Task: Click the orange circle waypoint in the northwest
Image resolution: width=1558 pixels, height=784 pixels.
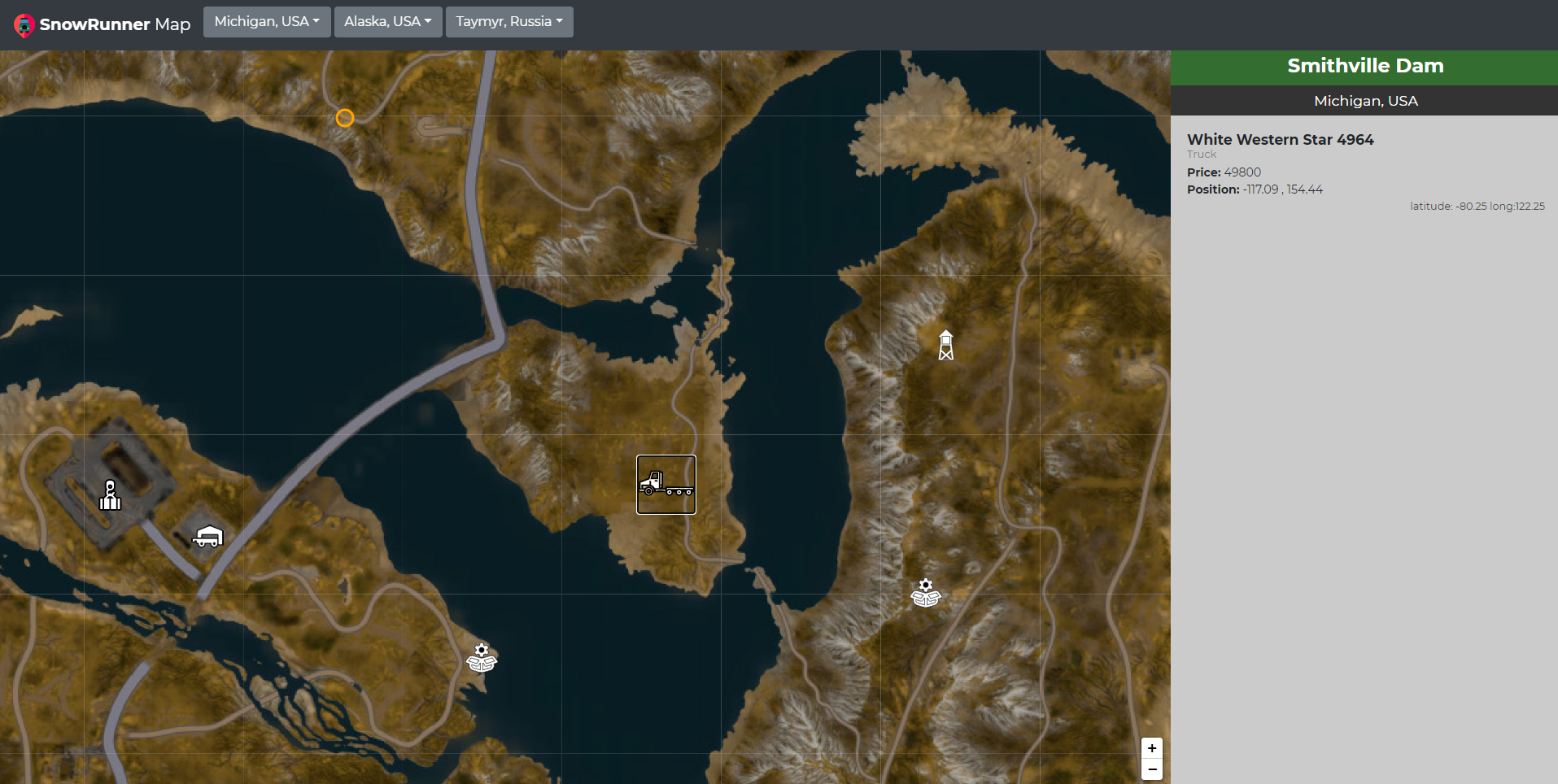Action: 344,118
